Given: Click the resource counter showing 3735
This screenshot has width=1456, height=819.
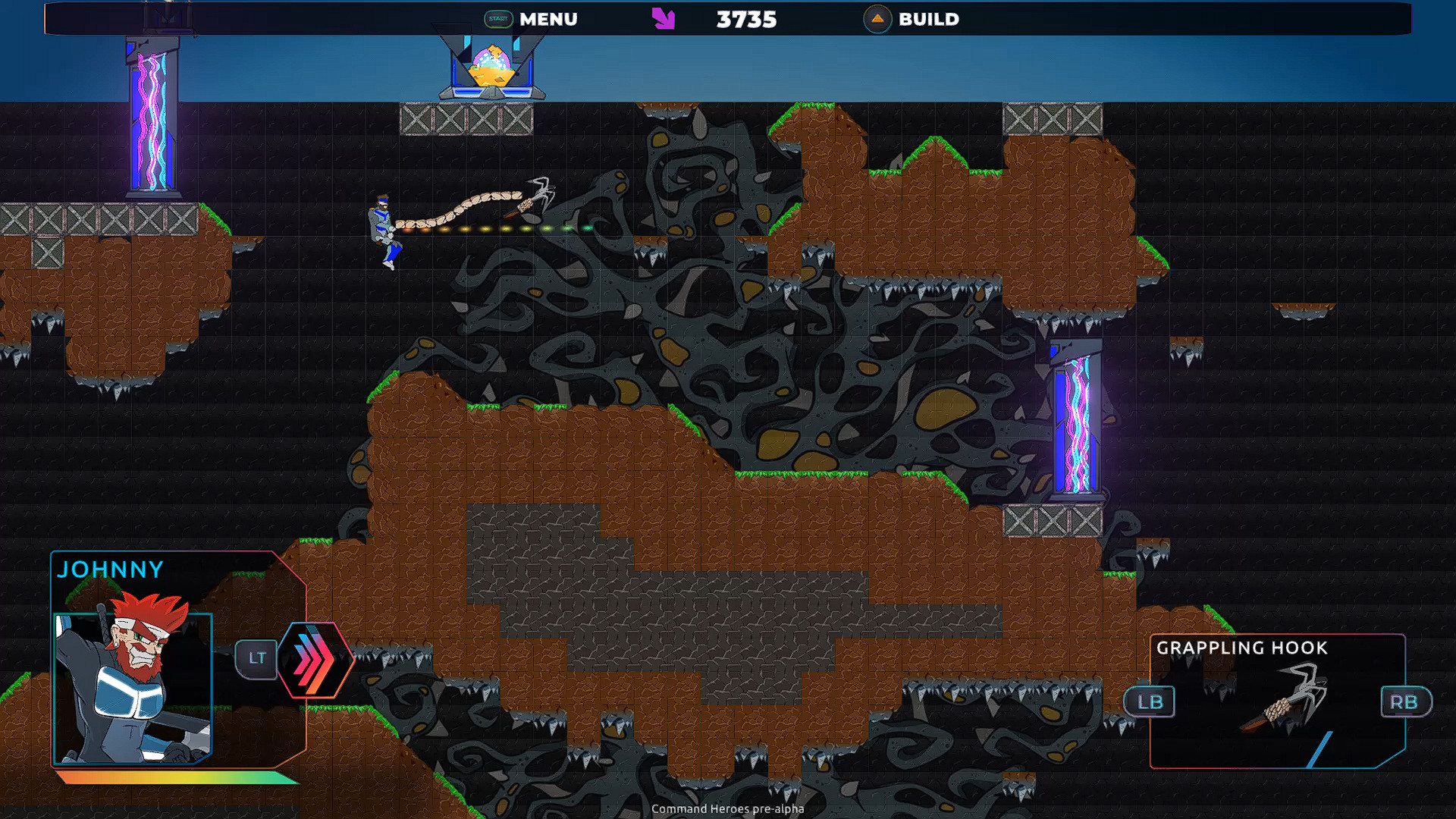Looking at the screenshot, I should 745,20.
